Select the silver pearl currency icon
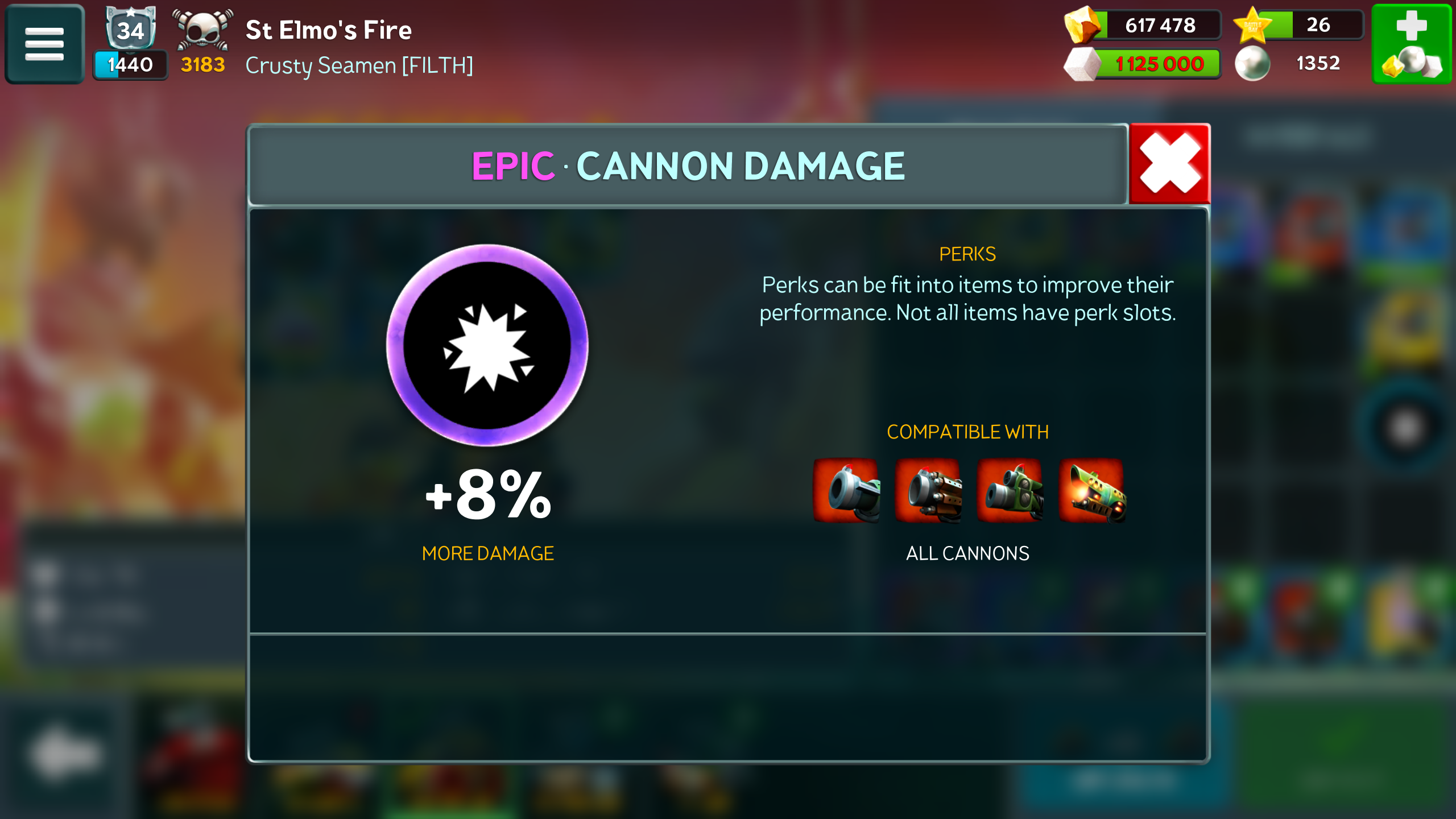This screenshot has width=1456, height=819. 1252,63
